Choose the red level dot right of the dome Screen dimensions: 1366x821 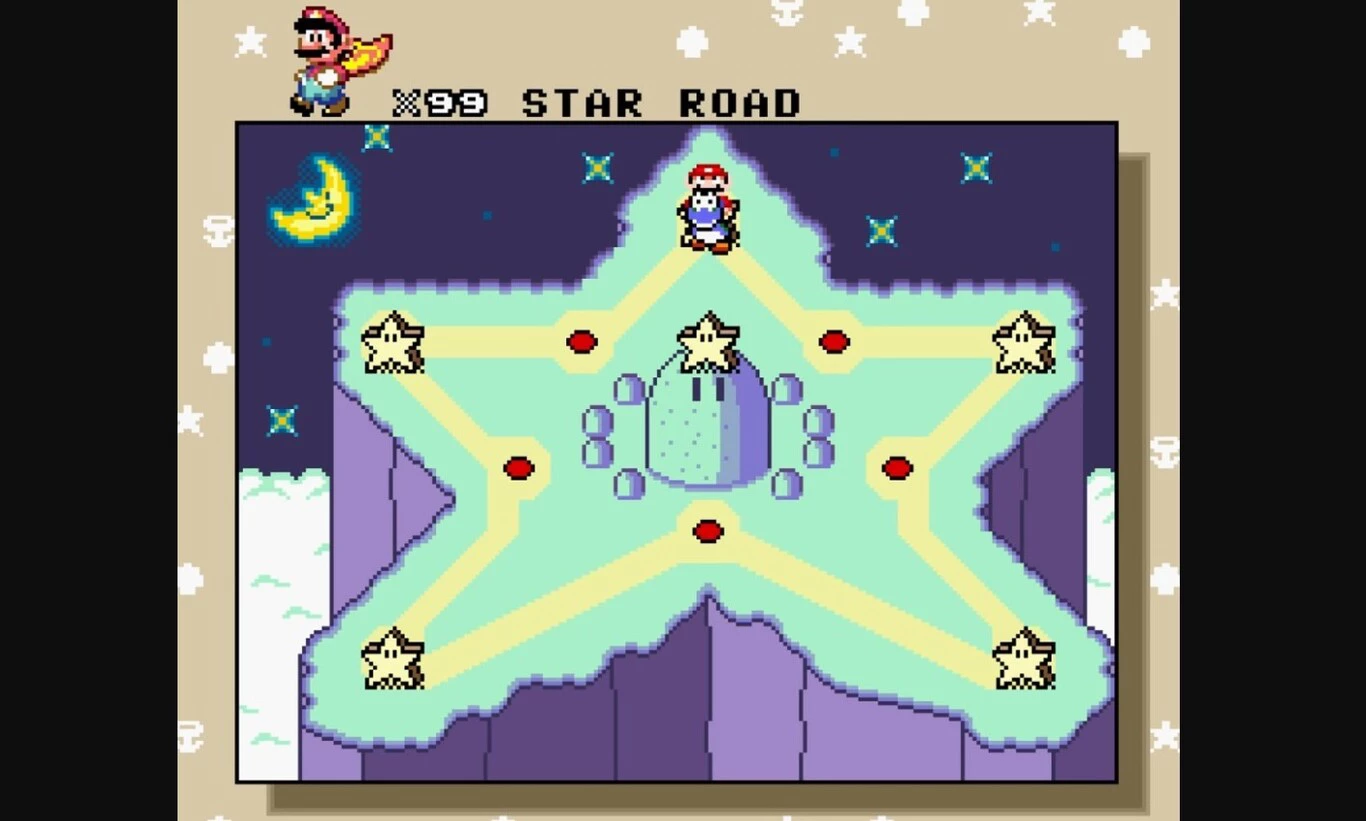point(897,468)
